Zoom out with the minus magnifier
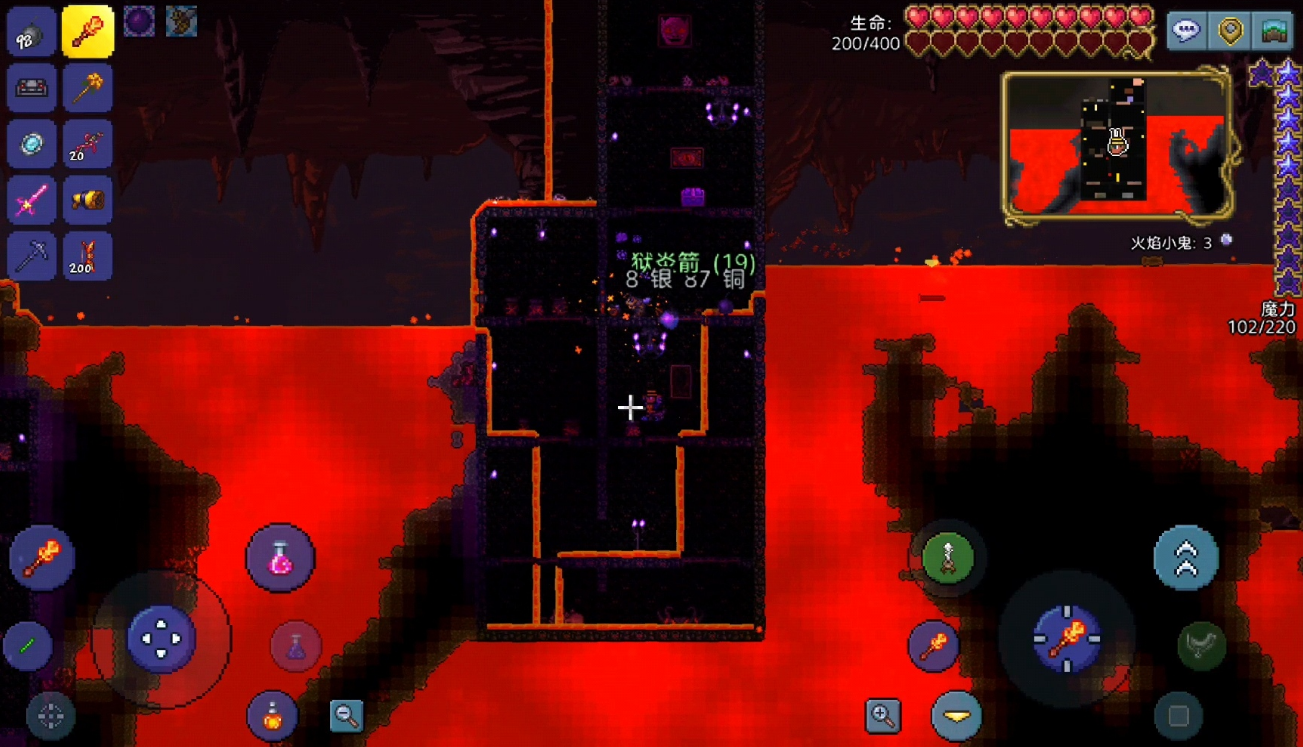This screenshot has width=1303, height=747. coord(347,715)
